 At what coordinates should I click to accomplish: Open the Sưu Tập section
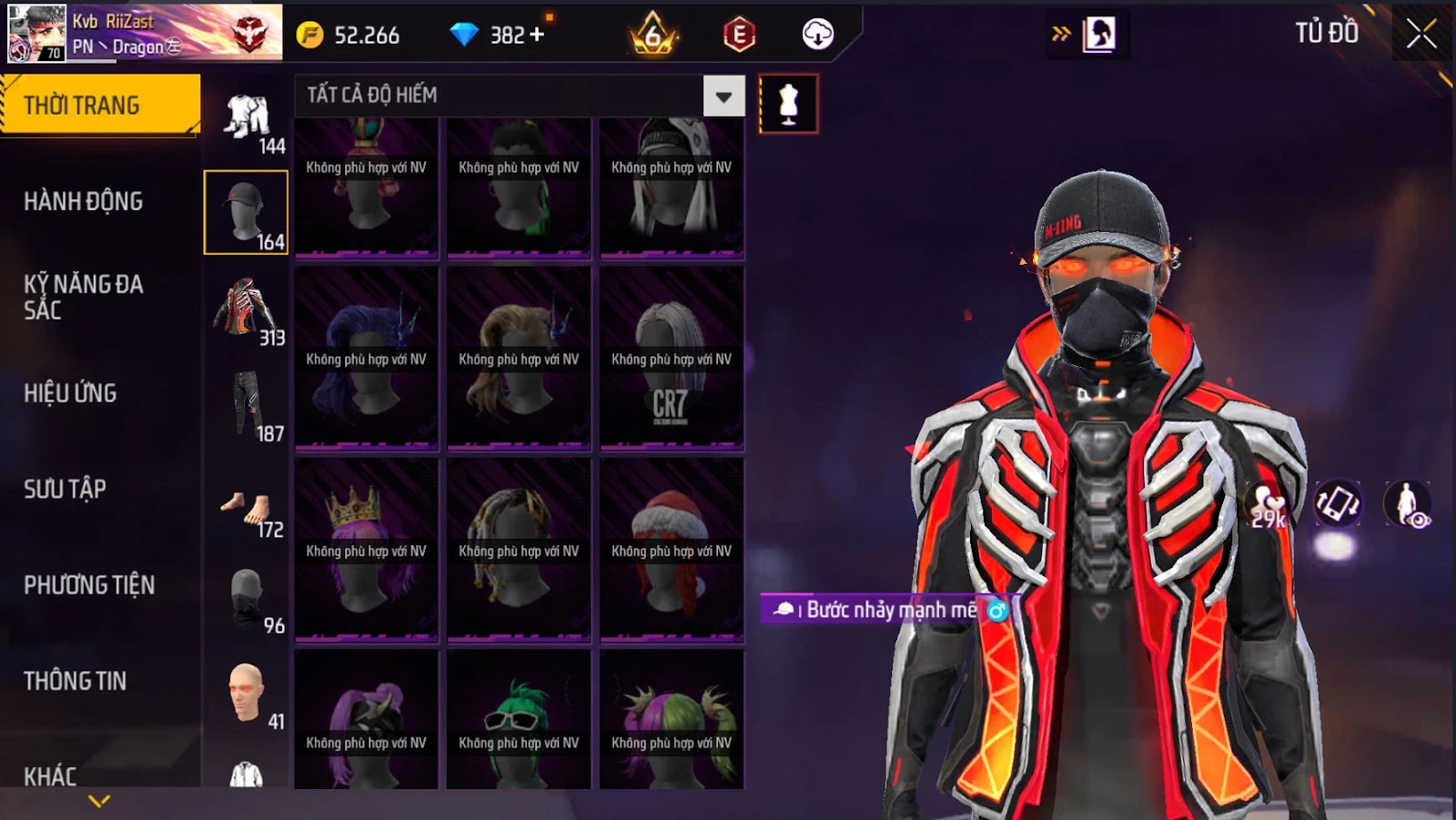66,490
